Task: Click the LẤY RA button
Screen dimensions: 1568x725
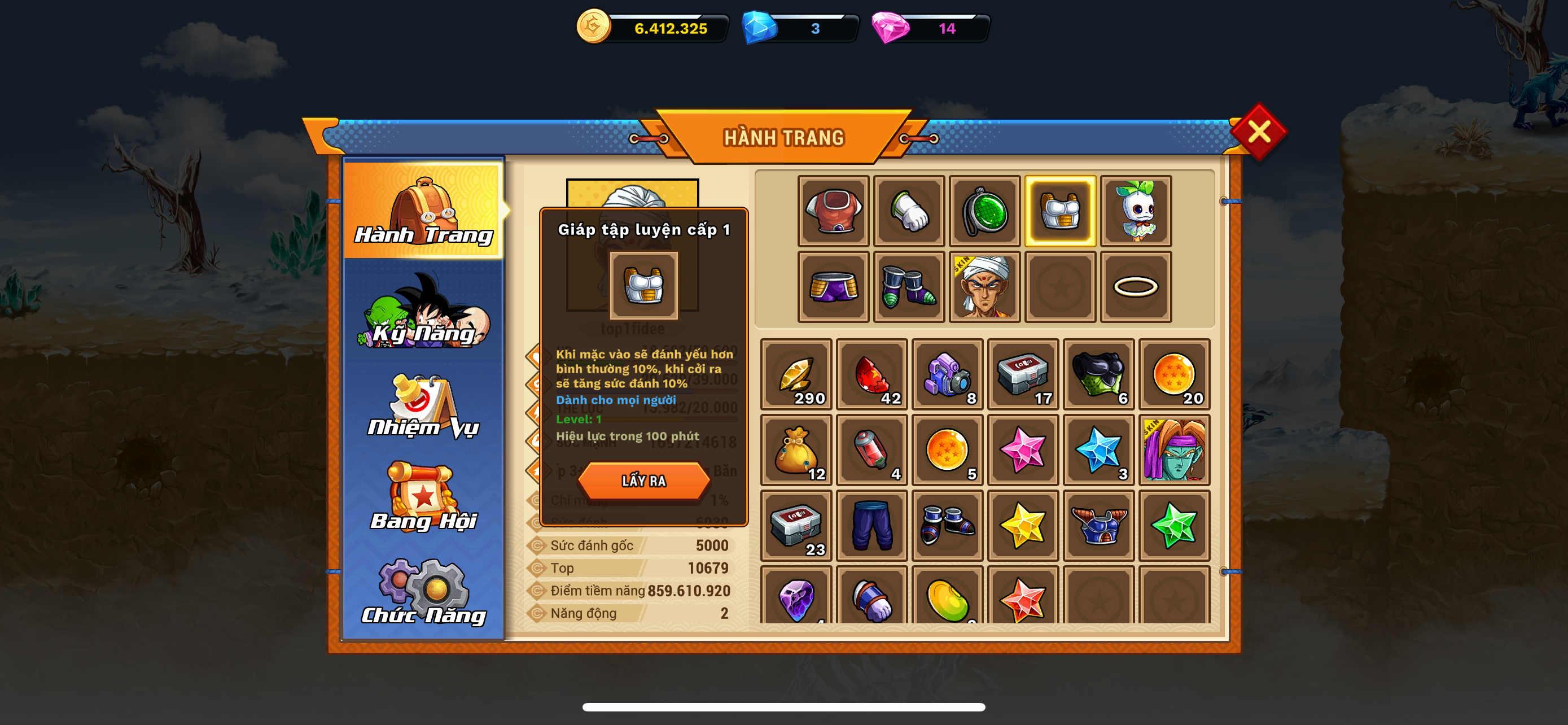Action: pyautogui.click(x=643, y=481)
